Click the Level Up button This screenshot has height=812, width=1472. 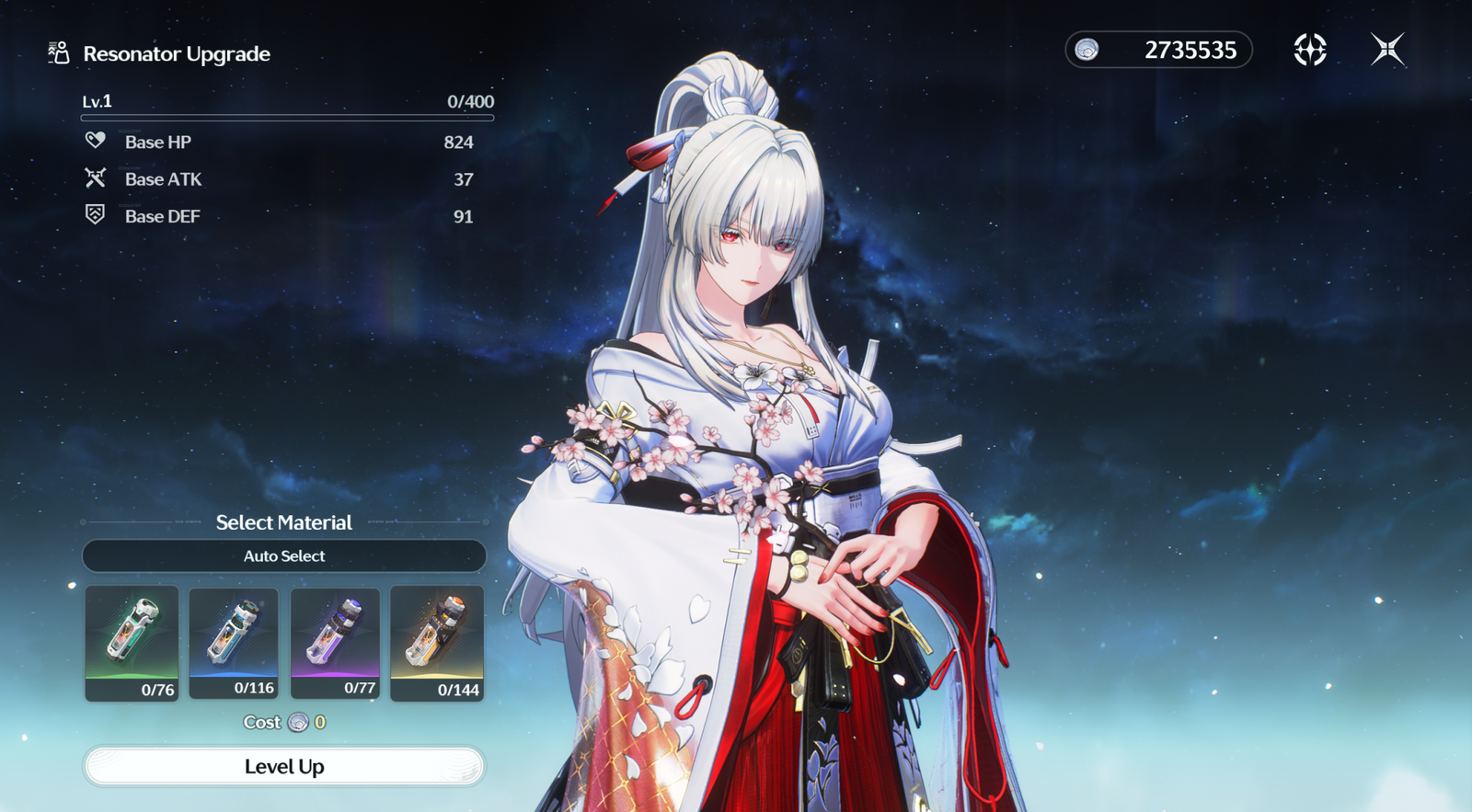pyautogui.click(x=284, y=766)
